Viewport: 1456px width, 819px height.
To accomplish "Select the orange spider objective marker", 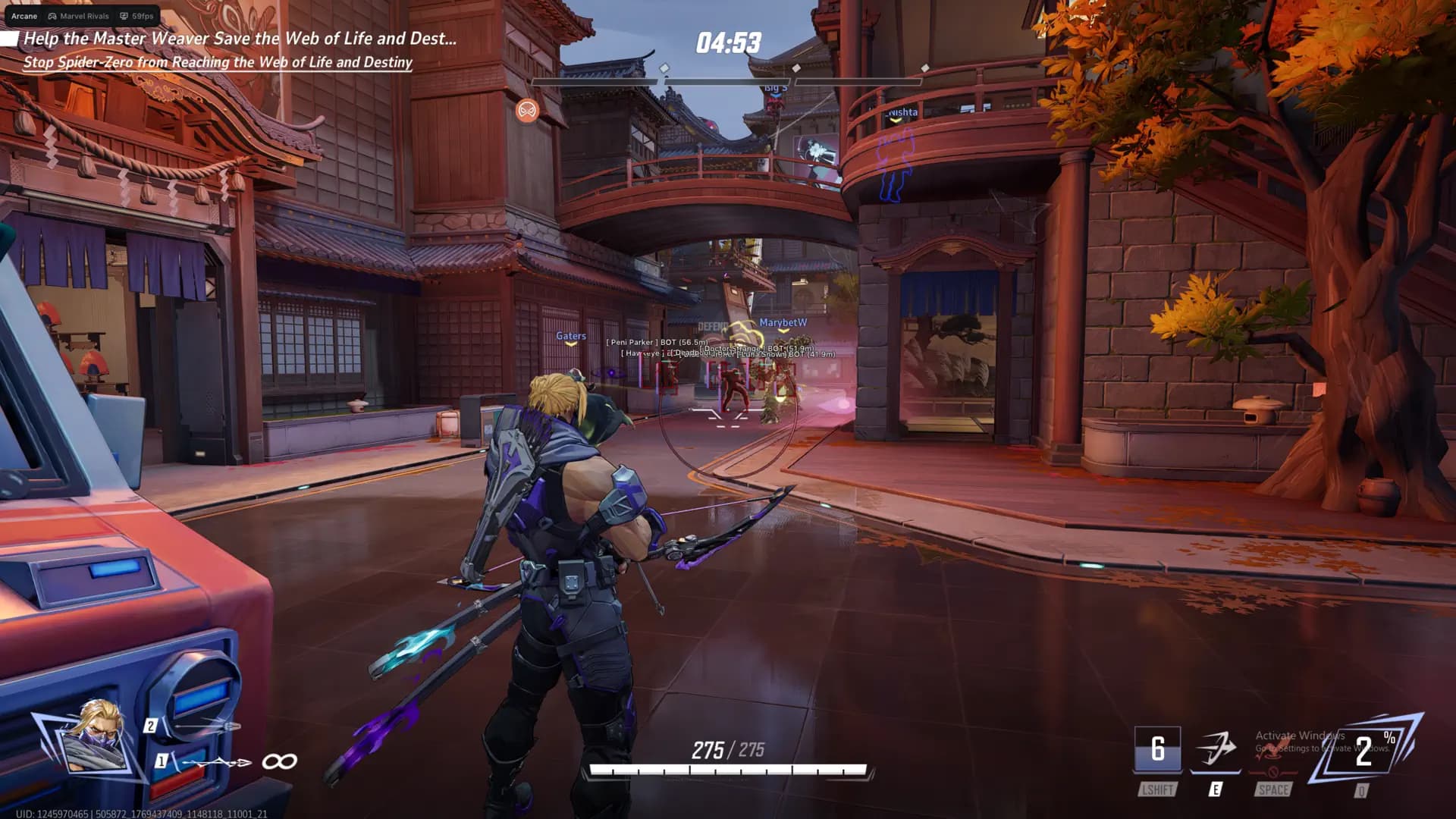I will coord(527,111).
